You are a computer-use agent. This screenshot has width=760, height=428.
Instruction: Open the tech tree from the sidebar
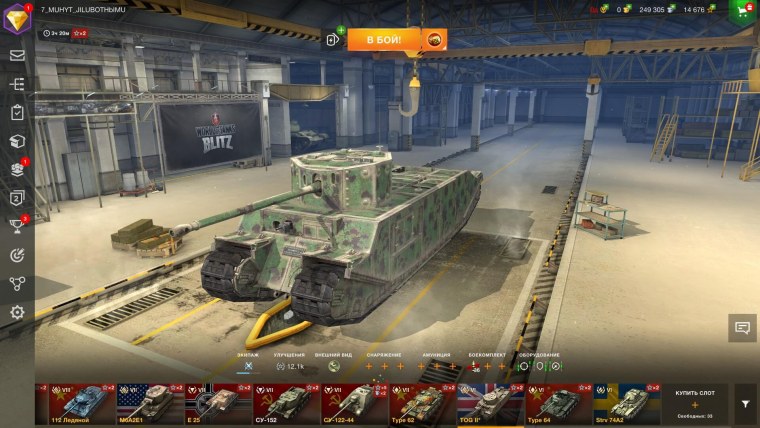pos(17,84)
